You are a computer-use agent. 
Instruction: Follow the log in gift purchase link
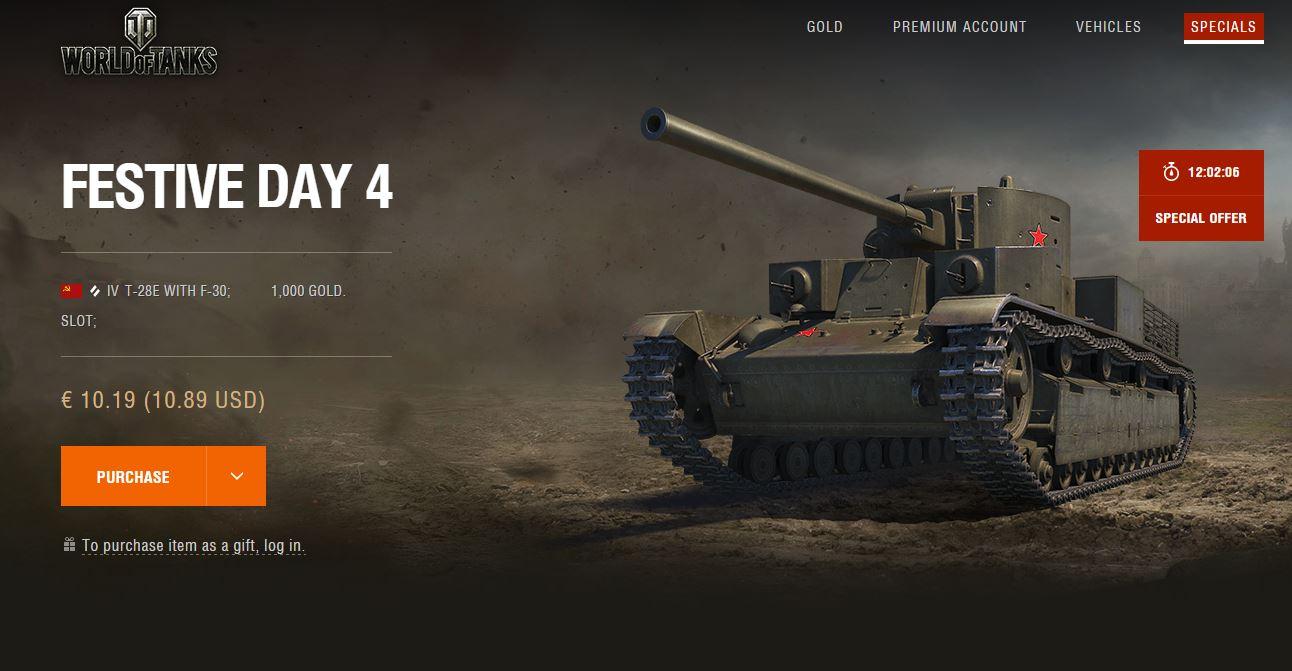point(193,546)
